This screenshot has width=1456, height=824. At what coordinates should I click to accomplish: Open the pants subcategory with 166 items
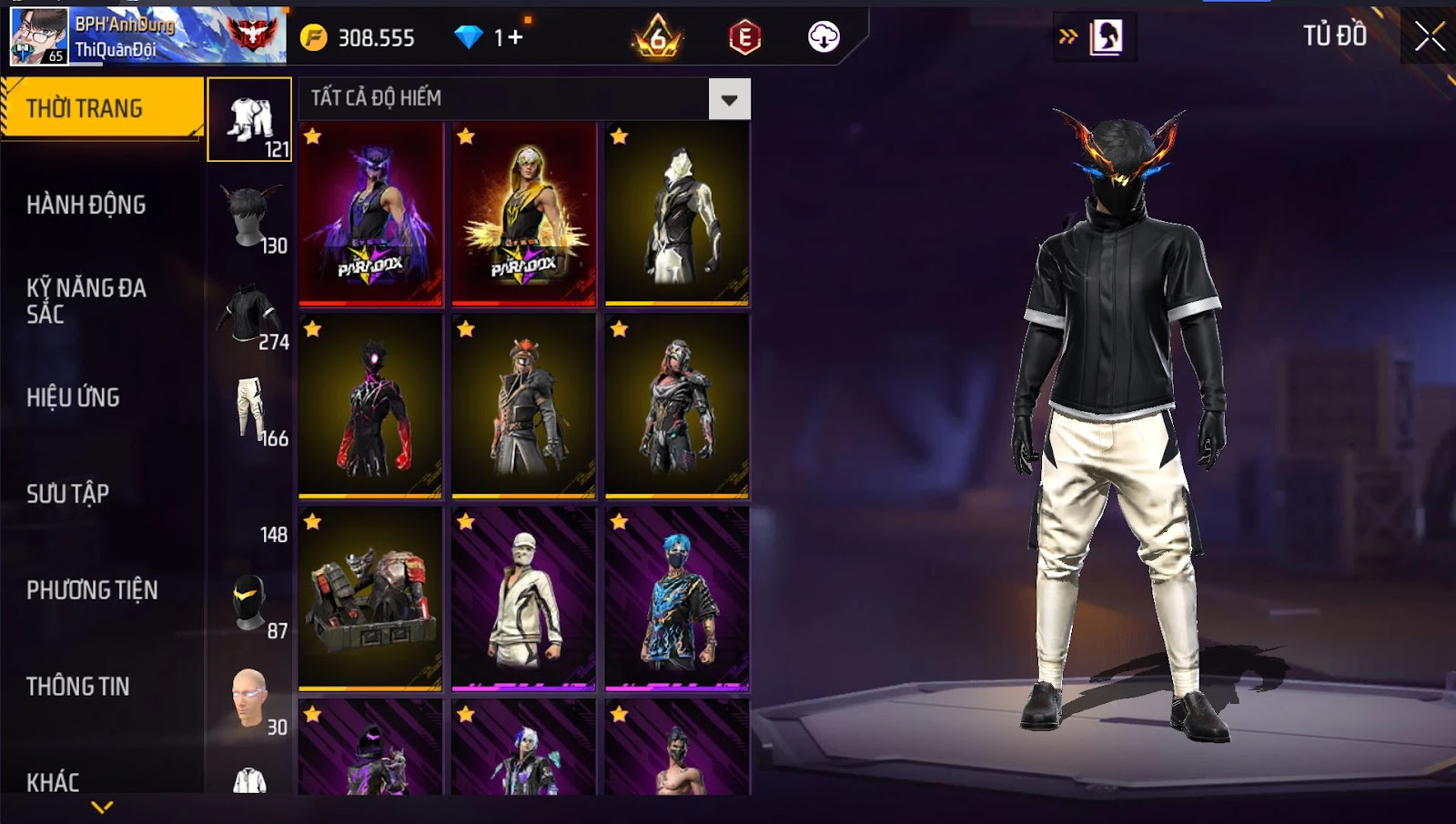250,411
